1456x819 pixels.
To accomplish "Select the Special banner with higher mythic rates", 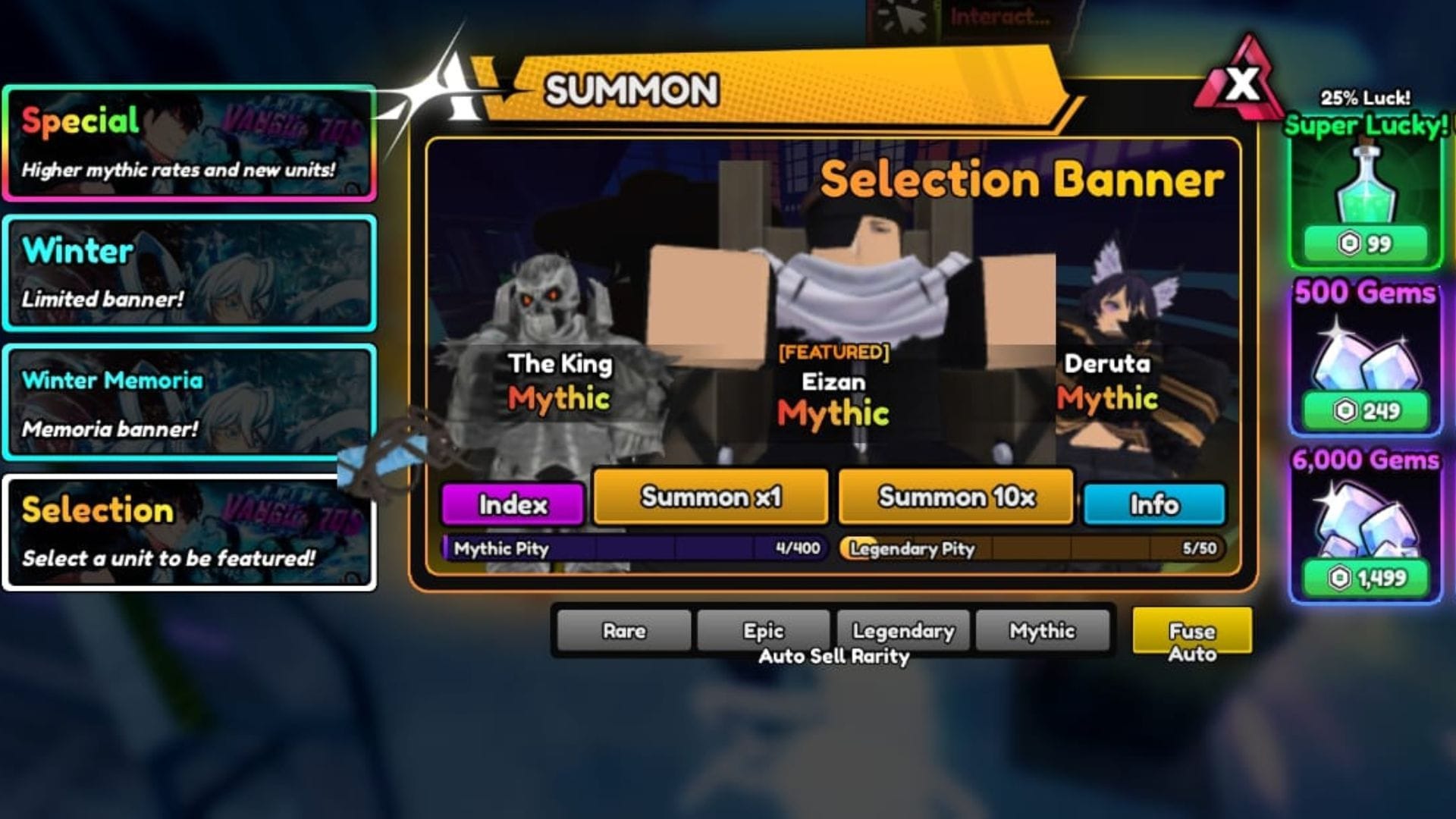I will (190, 140).
